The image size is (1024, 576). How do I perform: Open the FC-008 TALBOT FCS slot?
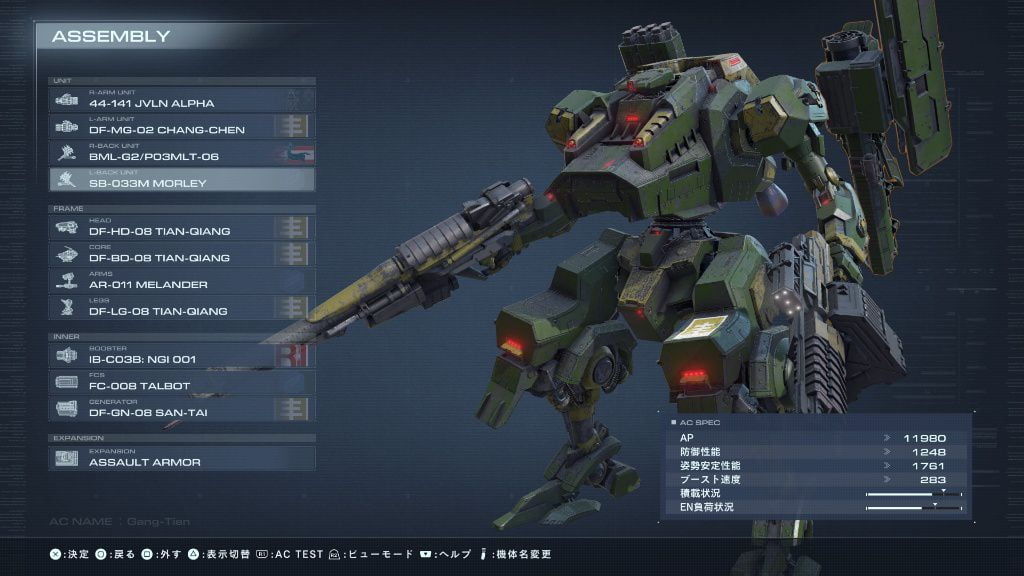pos(182,382)
